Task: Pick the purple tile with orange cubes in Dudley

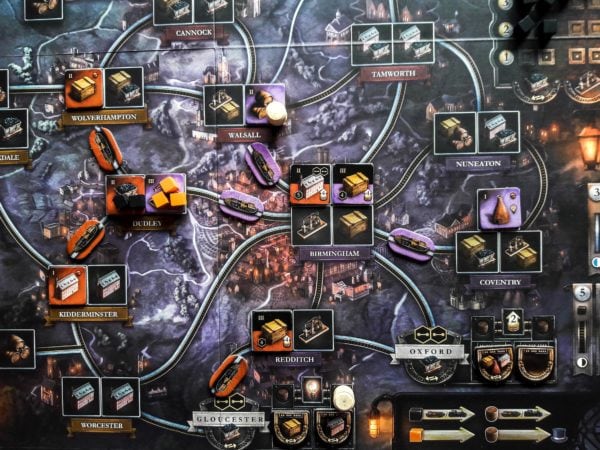Action: 166,192
